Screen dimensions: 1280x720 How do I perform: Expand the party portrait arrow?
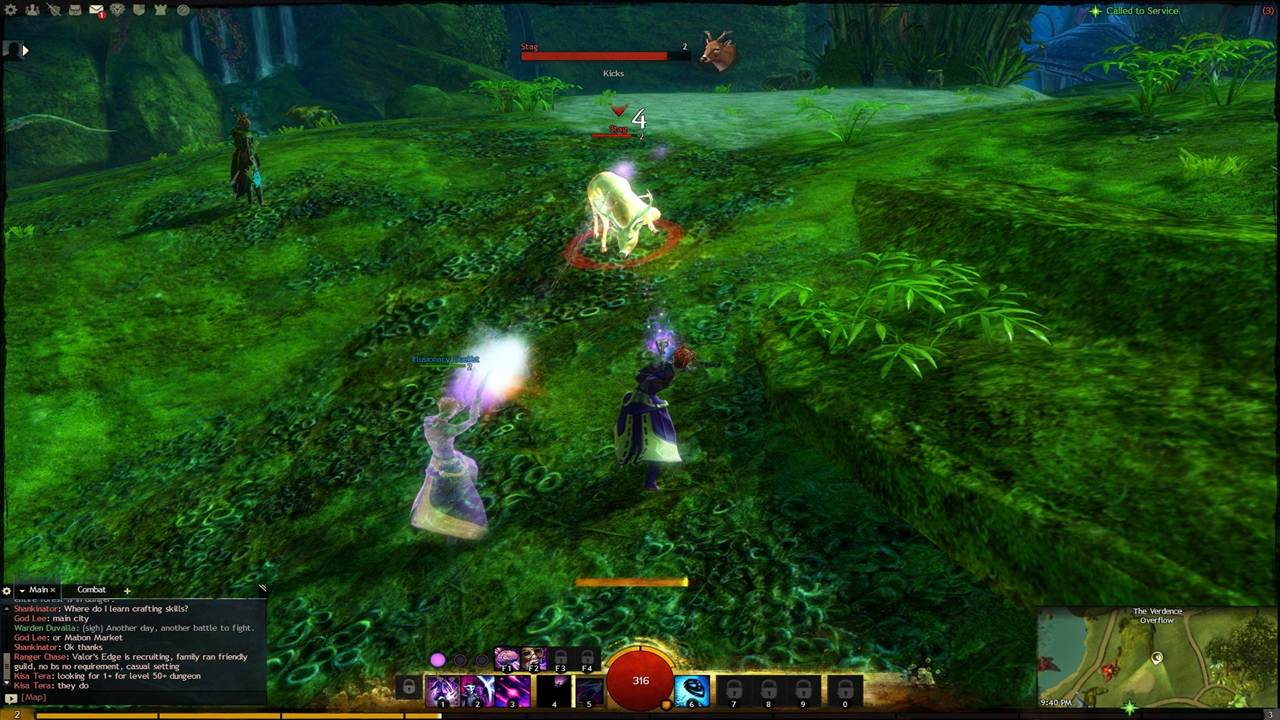25,49
